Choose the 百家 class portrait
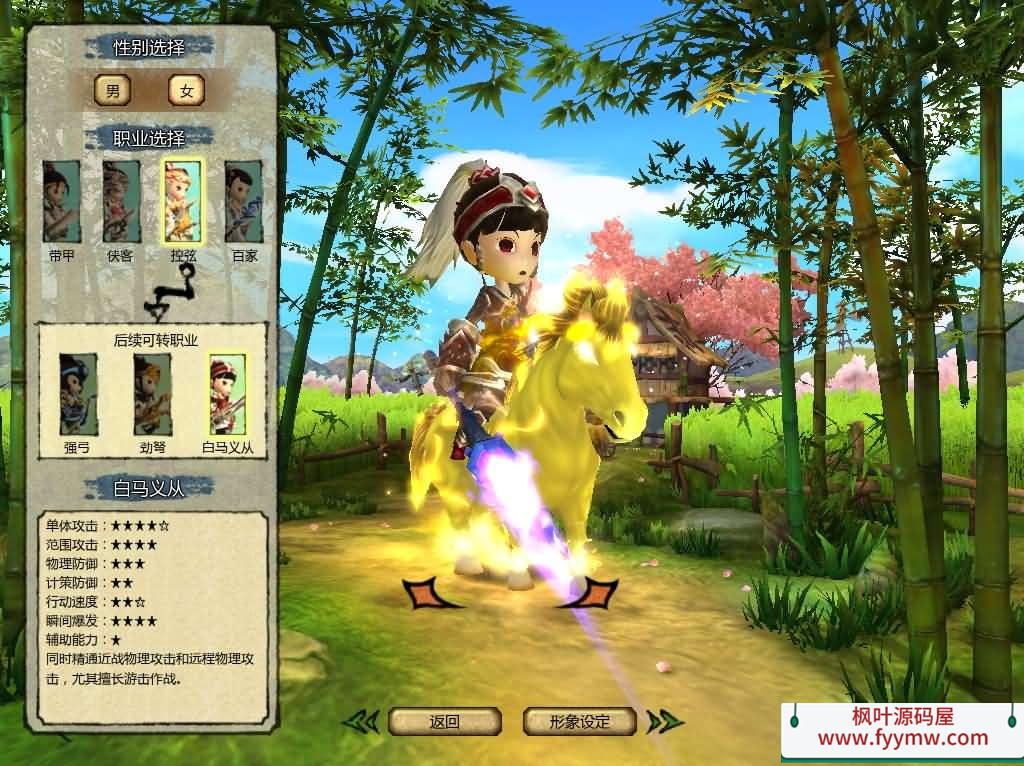1024x766 pixels. (243, 201)
